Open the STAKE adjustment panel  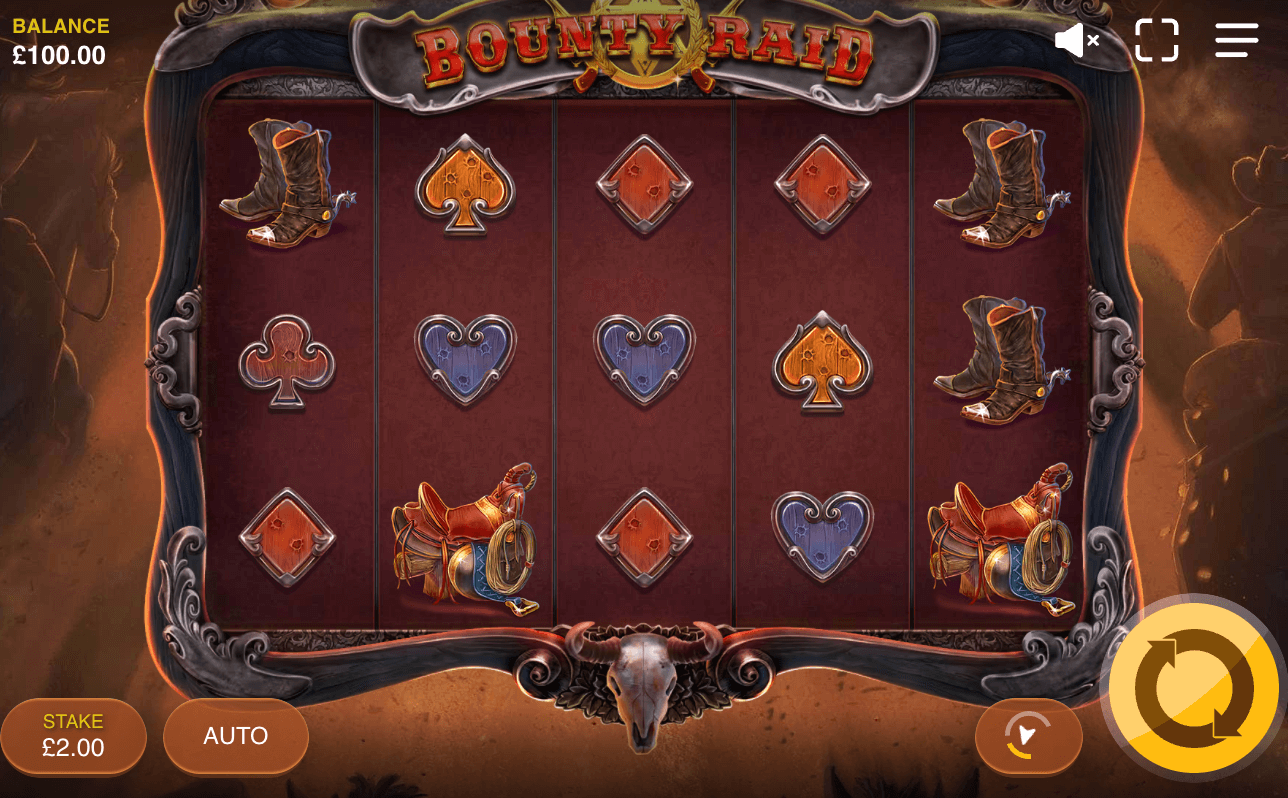coord(73,736)
